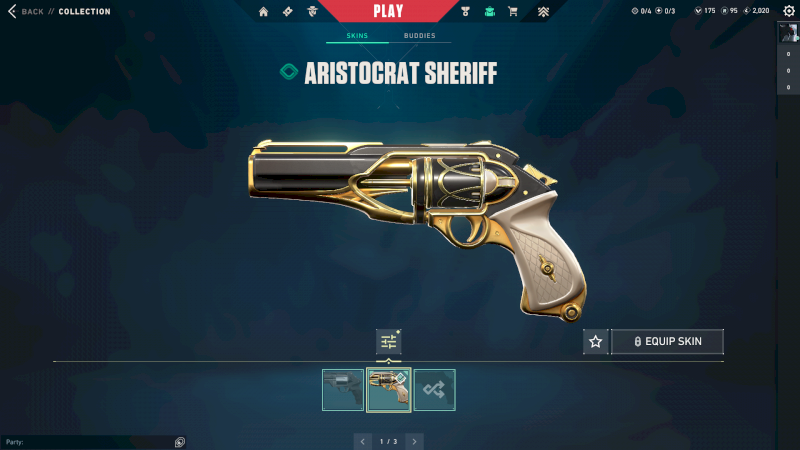Go to the previous skin page
Screen dimensions: 800x450
[363, 441]
